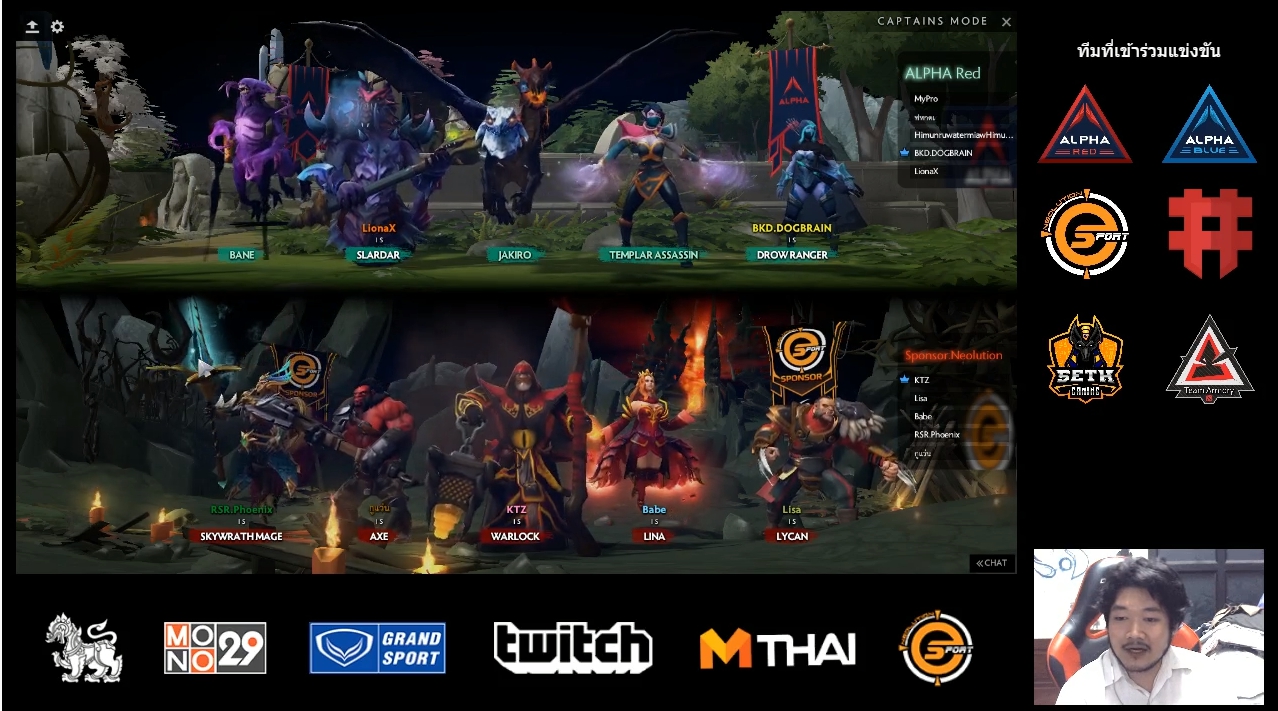Click the Skywrath Mage hero name label
This screenshot has width=1278, height=711.
[x=241, y=536]
